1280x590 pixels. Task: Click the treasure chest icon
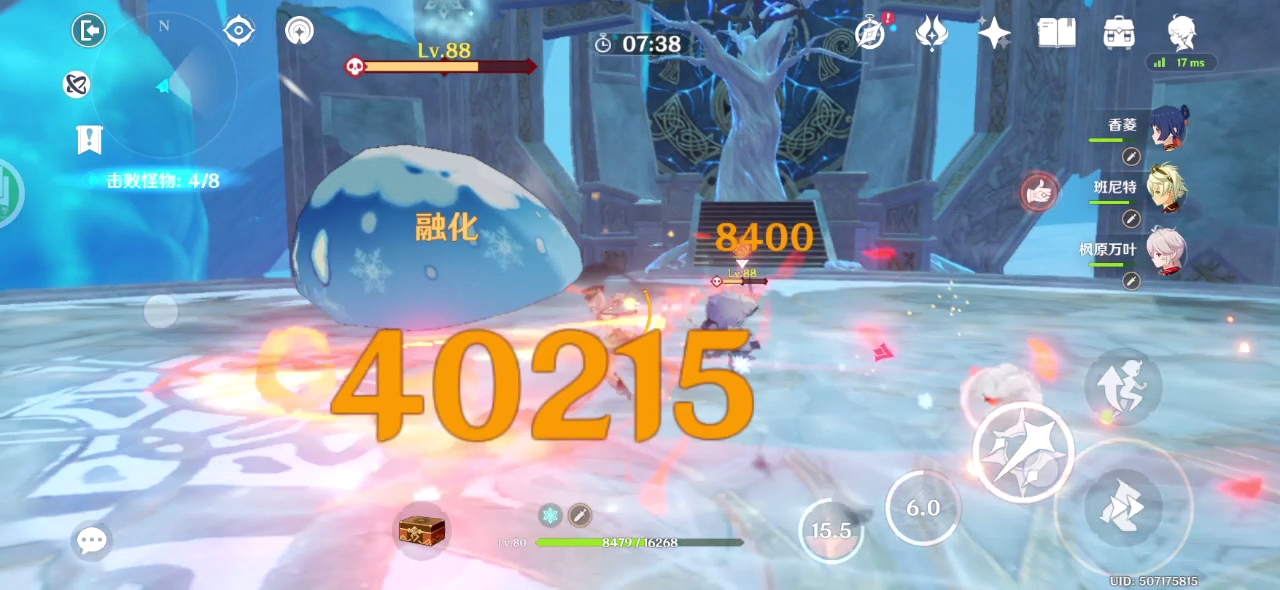point(420,530)
